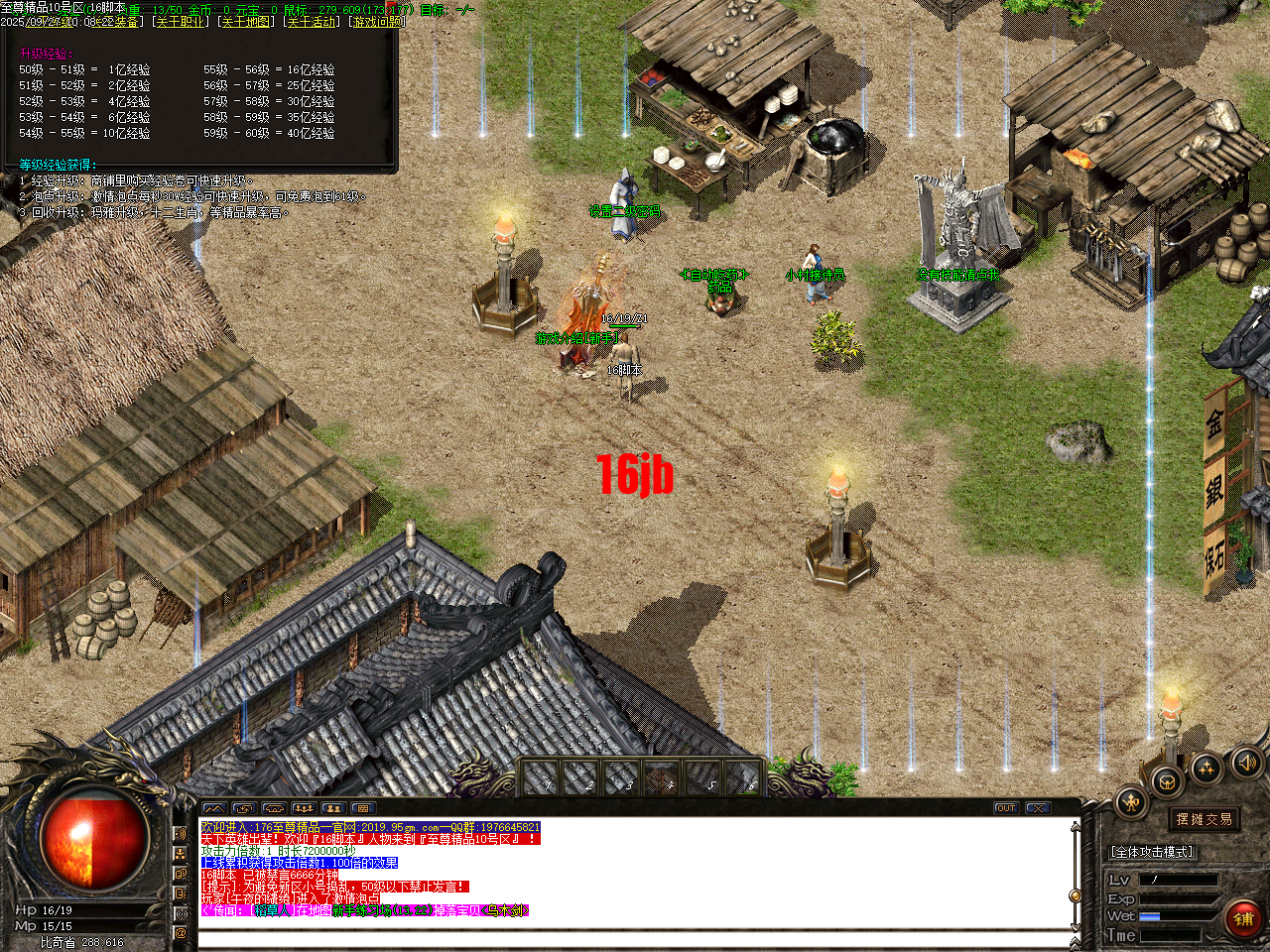
Task: Toggle the horn broadcast icon in the chat sidebar
Action: pos(180,835)
